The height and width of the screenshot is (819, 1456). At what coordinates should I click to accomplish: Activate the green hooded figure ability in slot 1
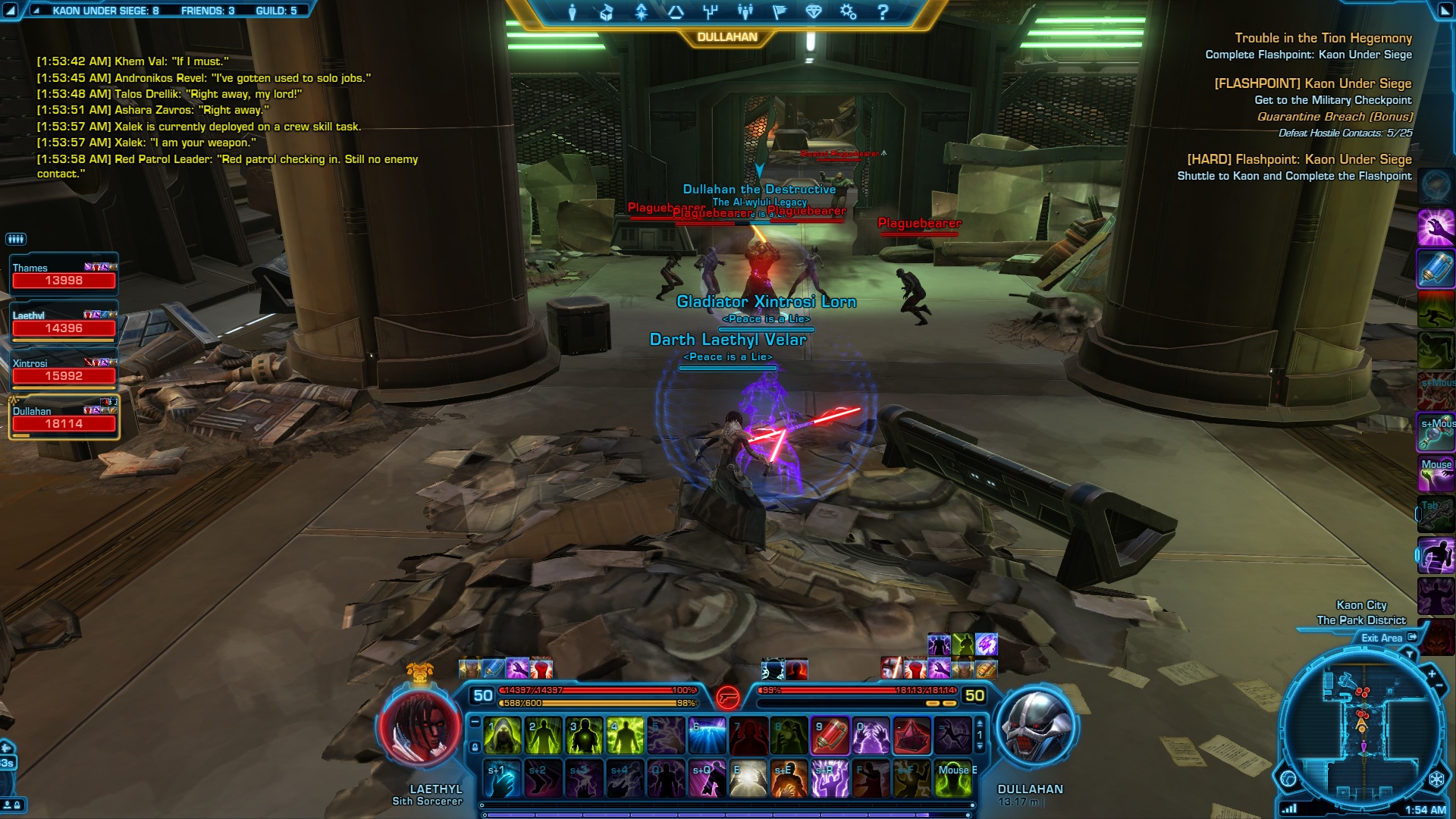502,736
